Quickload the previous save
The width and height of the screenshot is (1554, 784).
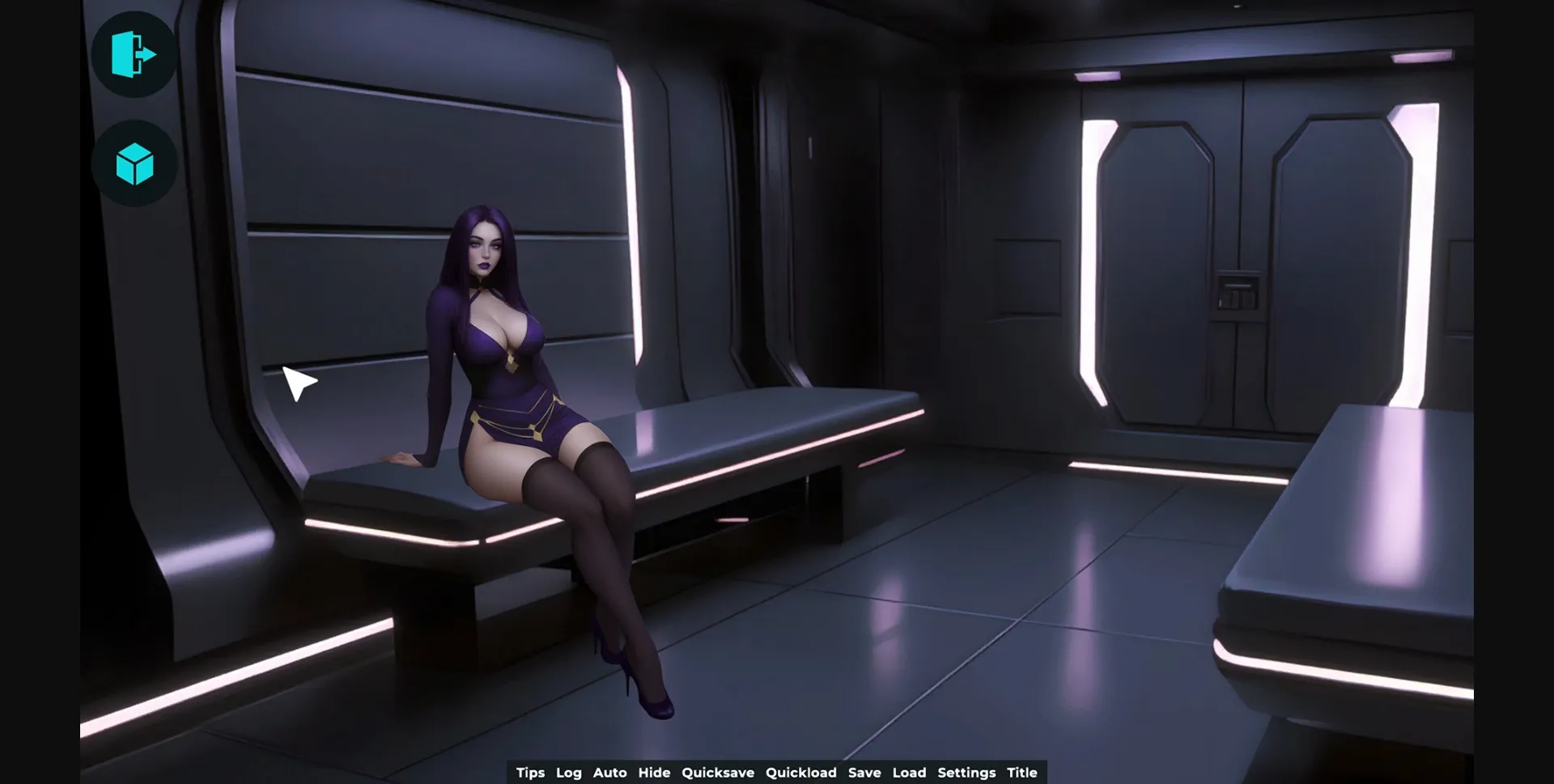click(x=801, y=773)
